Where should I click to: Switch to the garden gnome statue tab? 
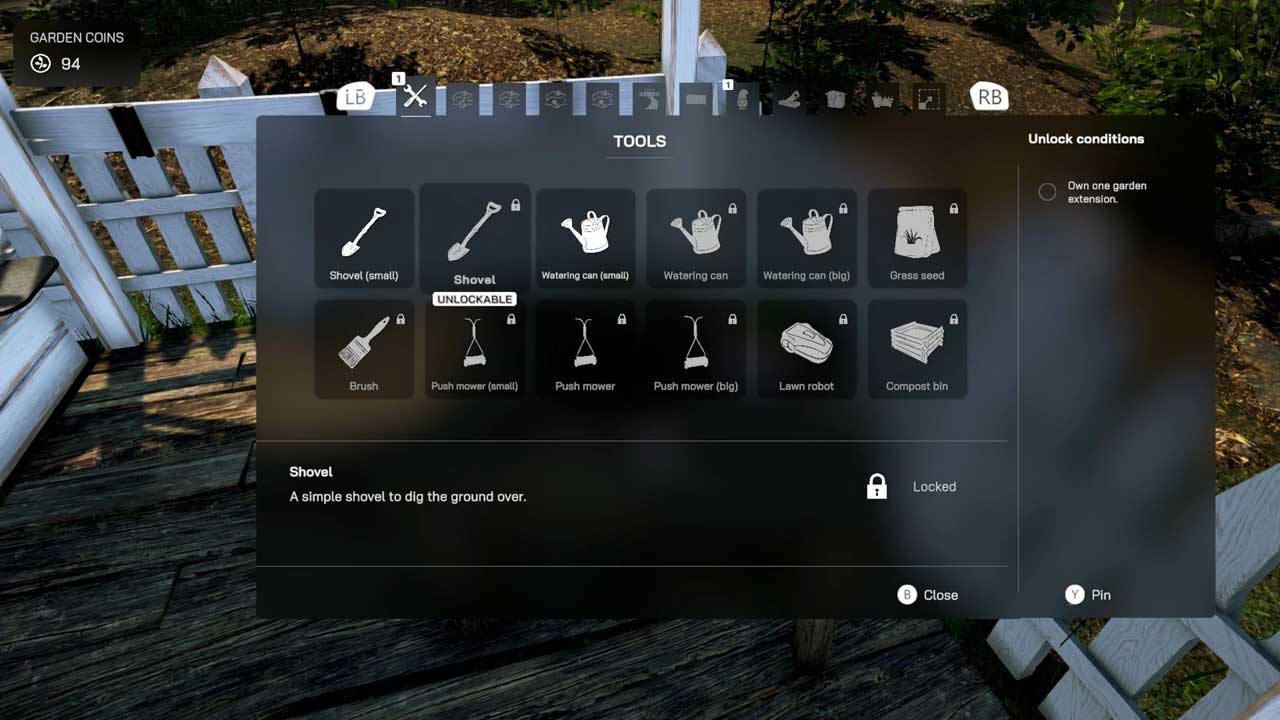click(741, 99)
